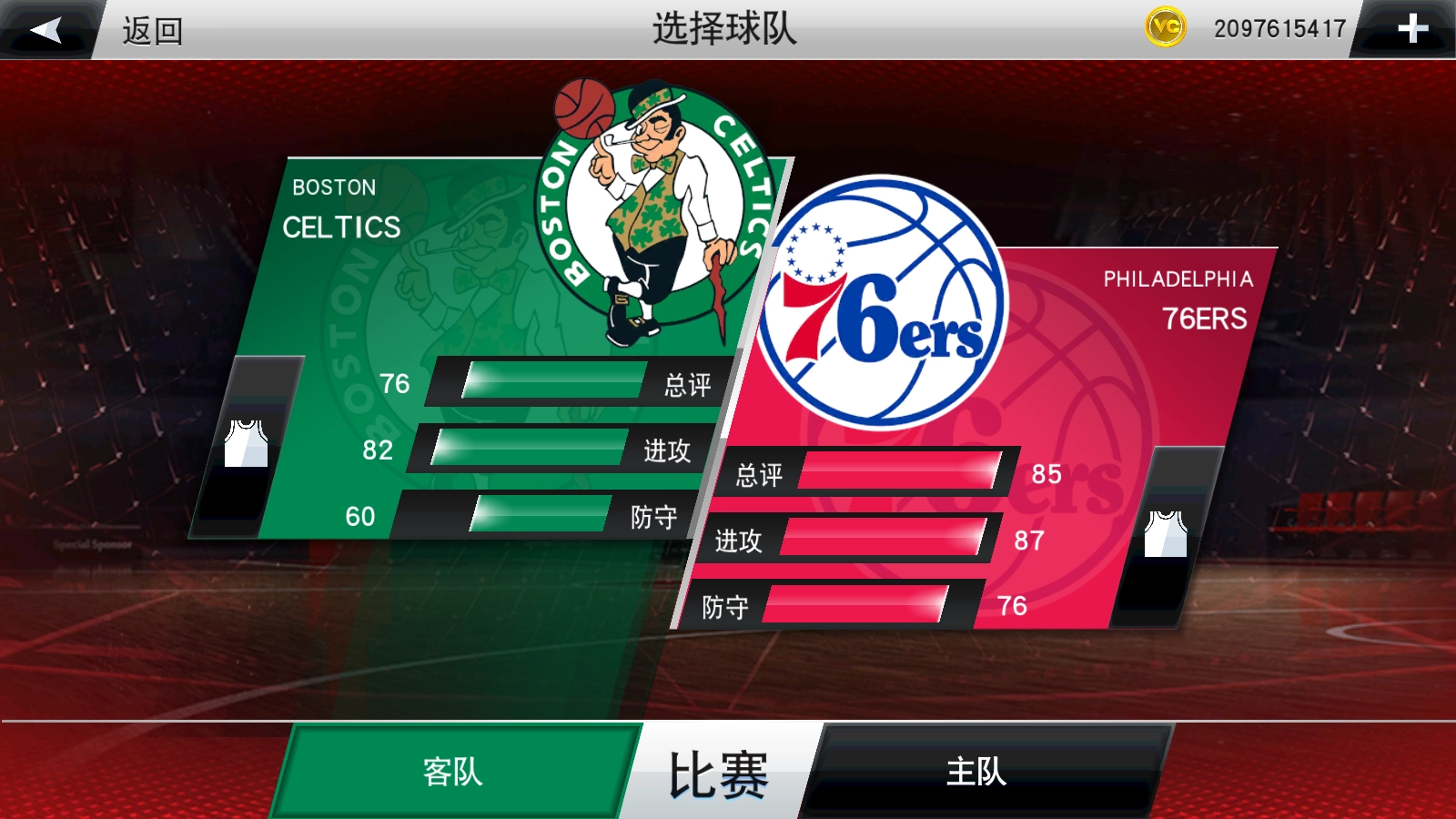Tap the Celtics 进攻 offense rating bar
This screenshot has width=1456, height=819.
click(531, 450)
